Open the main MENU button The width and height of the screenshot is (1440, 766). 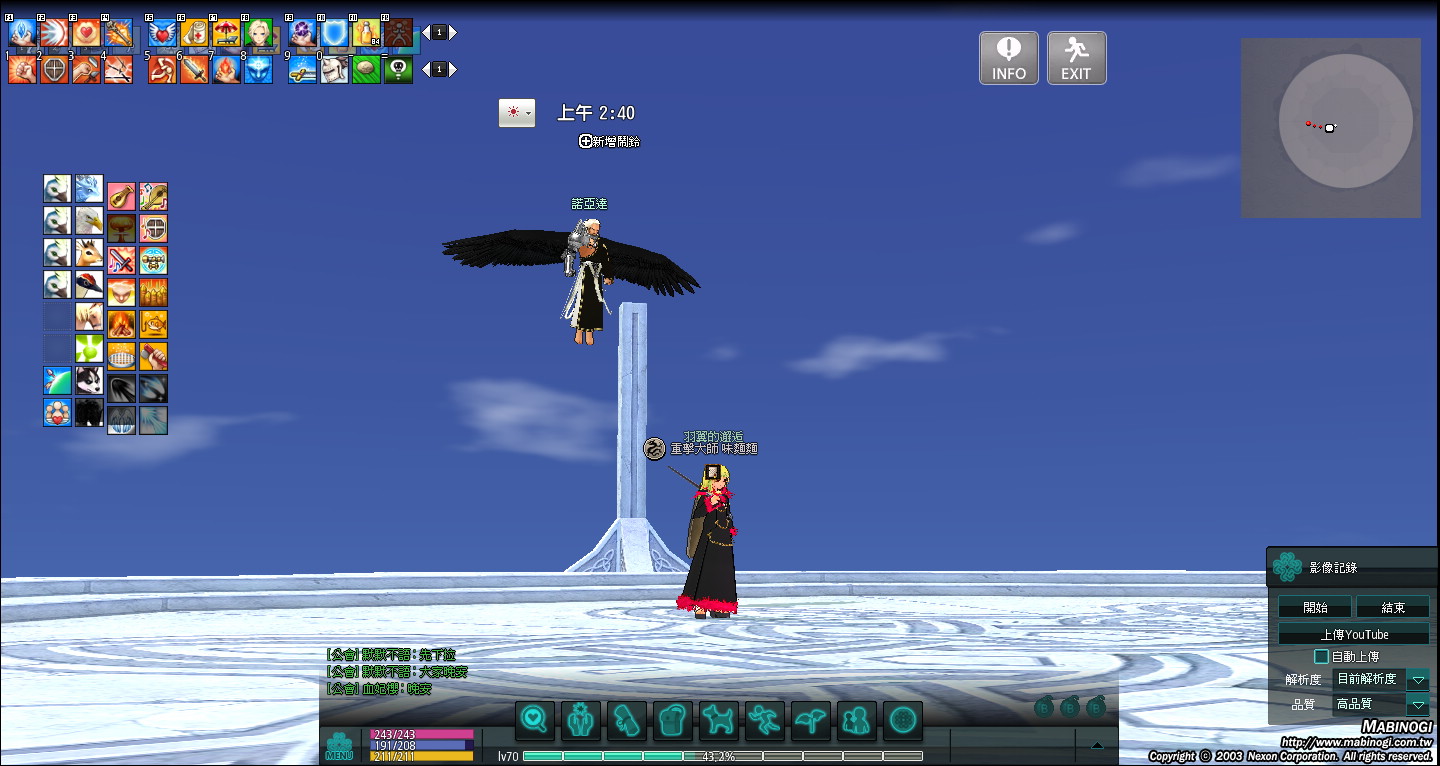pos(339,746)
